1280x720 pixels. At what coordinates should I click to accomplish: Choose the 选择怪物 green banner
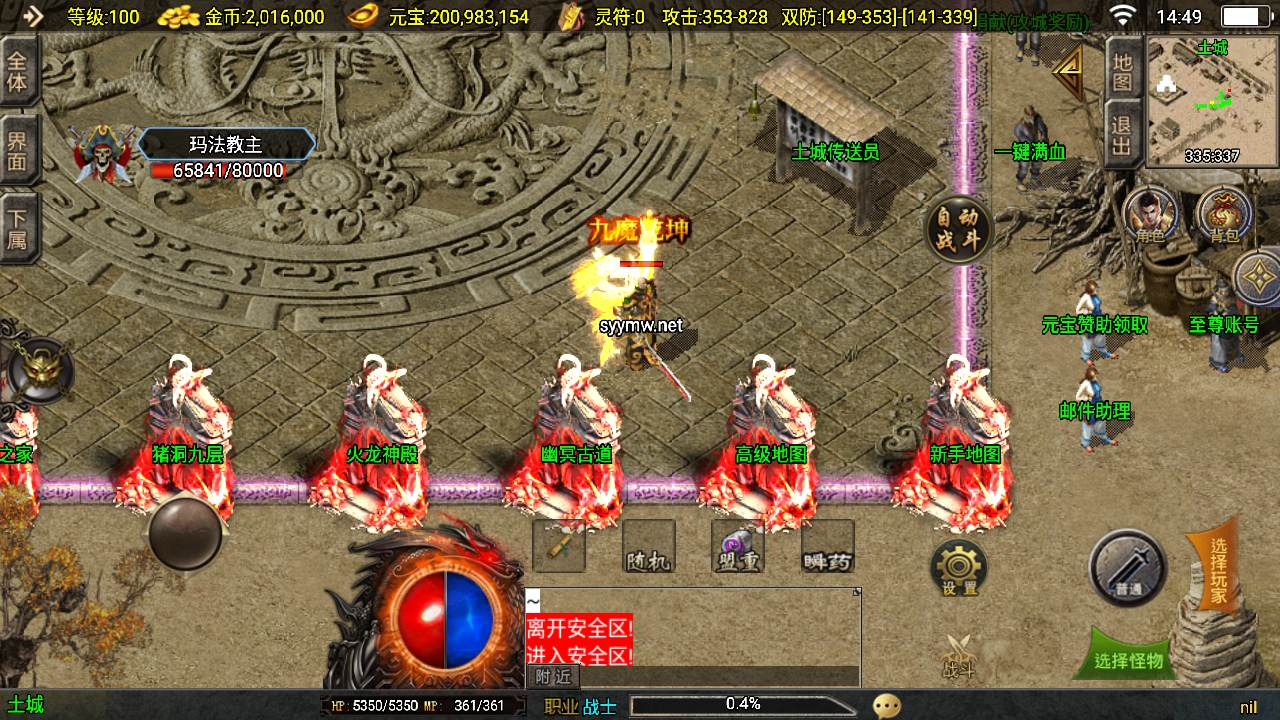[x=1129, y=659]
